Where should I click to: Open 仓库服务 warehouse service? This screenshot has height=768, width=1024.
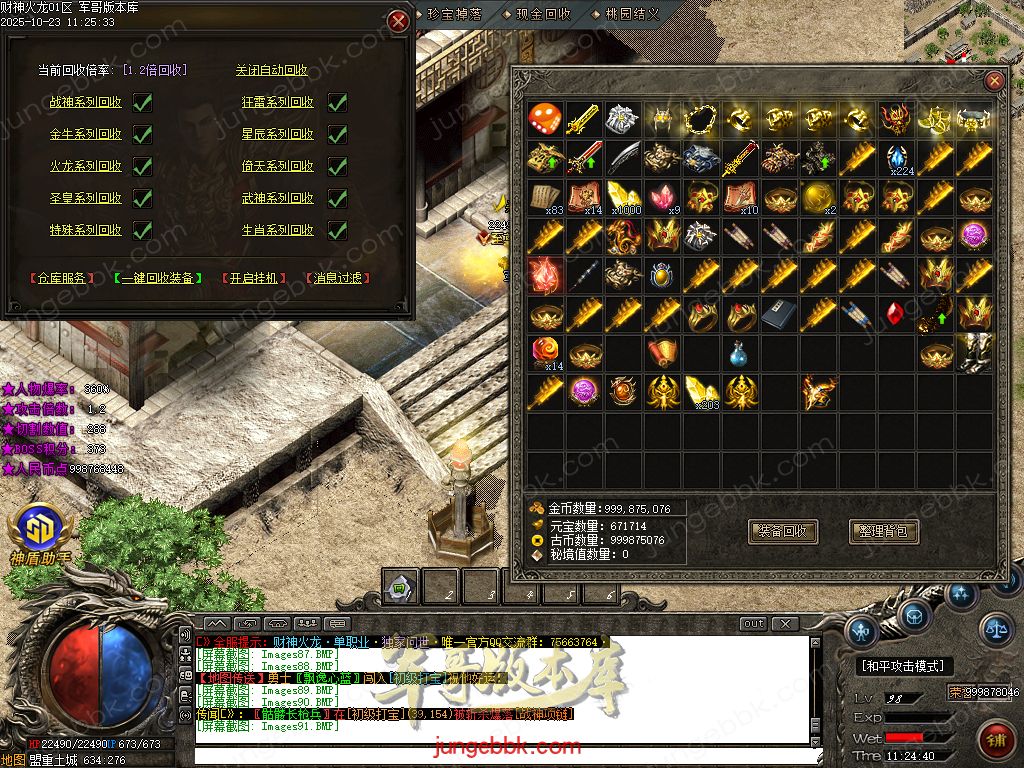click(63, 278)
